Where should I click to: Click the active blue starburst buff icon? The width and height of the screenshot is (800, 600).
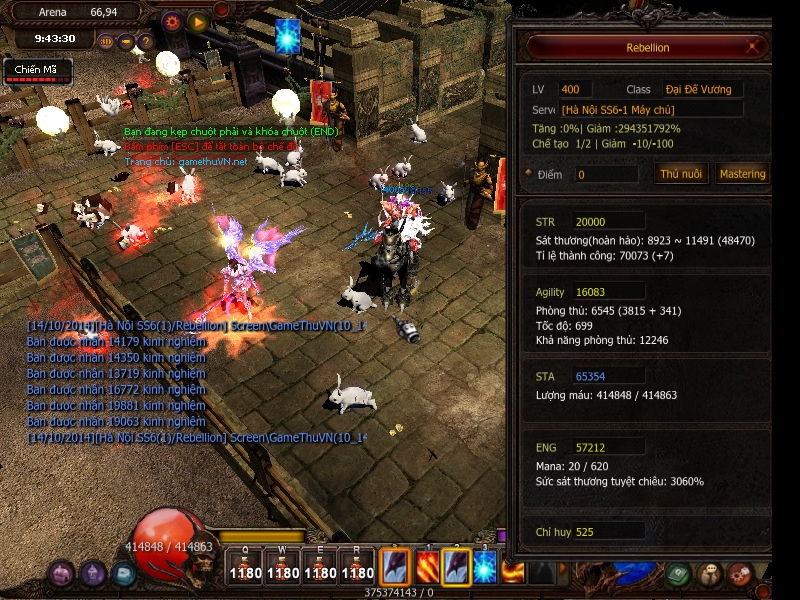pyautogui.click(x=288, y=34)
